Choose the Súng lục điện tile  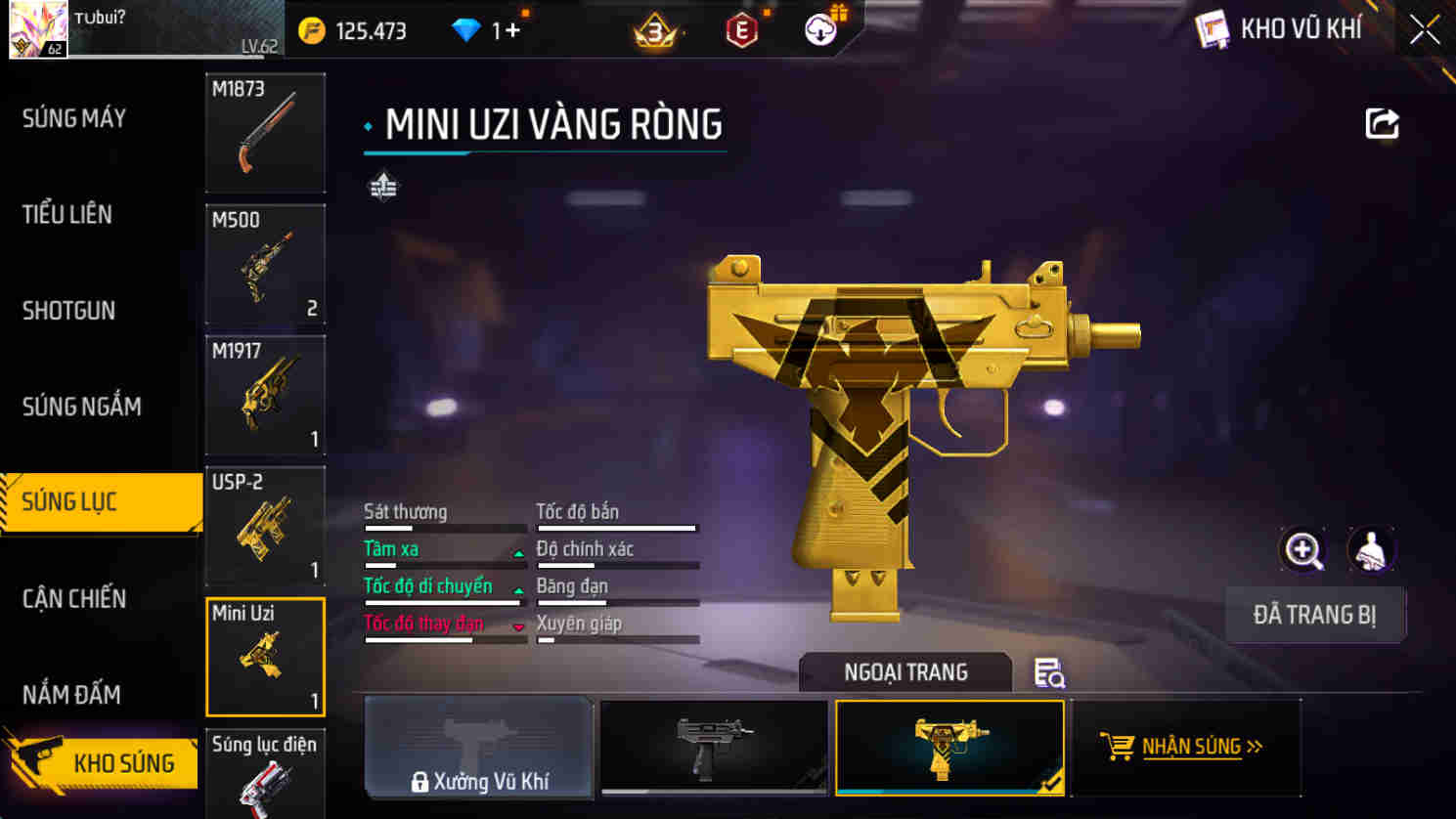point(265,775)
